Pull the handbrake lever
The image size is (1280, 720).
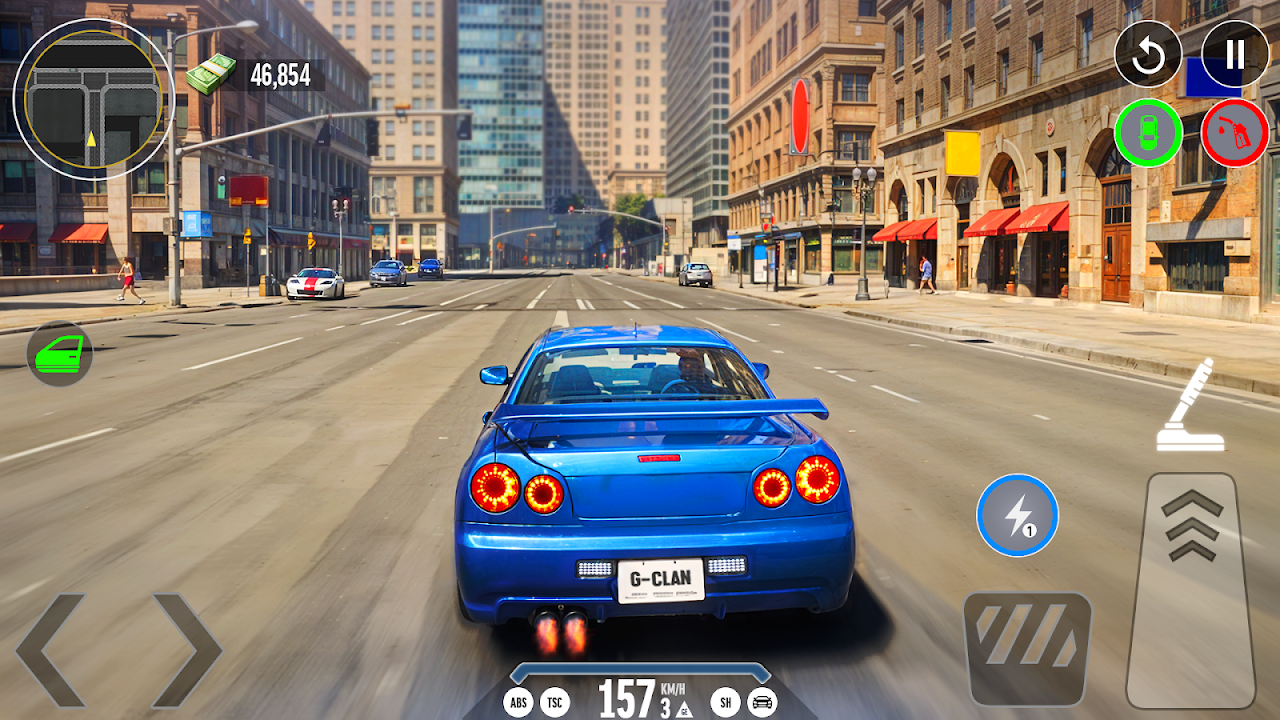click(x=1191, y=405)
